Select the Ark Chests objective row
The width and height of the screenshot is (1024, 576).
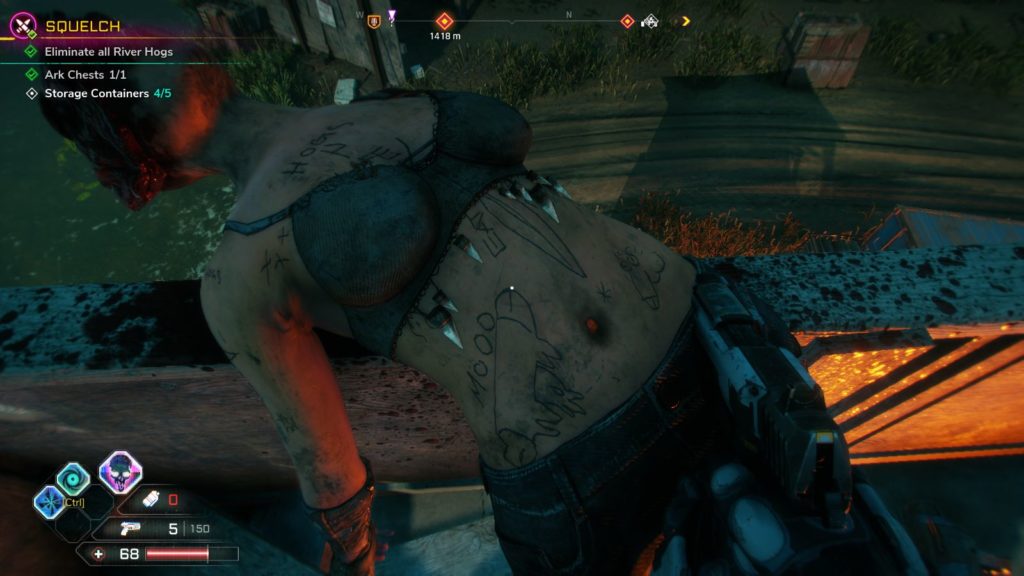pos(84,74)
